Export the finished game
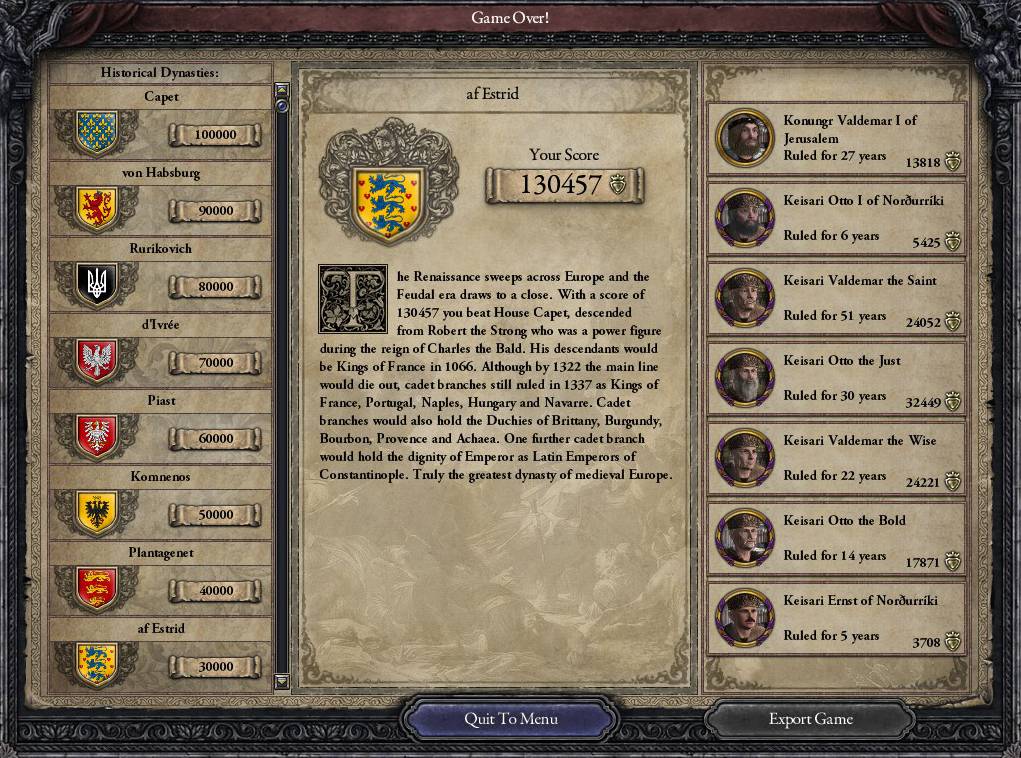 tap(810, 719)
